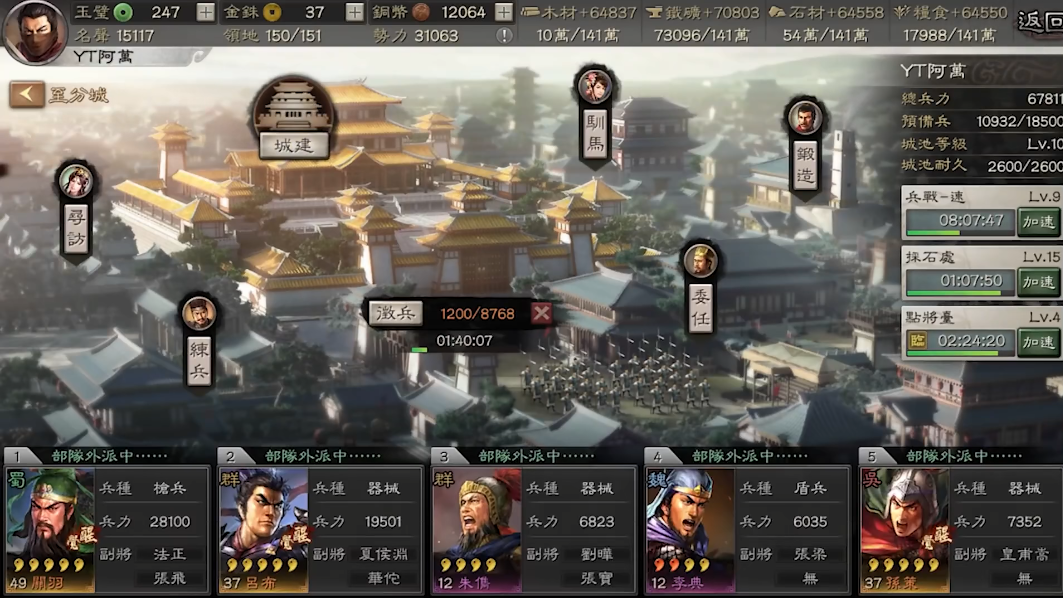Add more 銅幣 copper coins with plus
The width and height of the screenshot is (1063, 598).
tap(503, 12)
